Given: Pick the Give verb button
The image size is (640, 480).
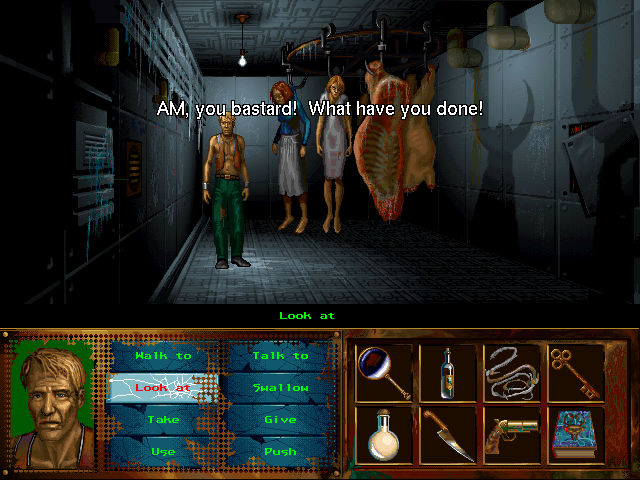Looking at the screenshot, I should [x=280, y=420].
